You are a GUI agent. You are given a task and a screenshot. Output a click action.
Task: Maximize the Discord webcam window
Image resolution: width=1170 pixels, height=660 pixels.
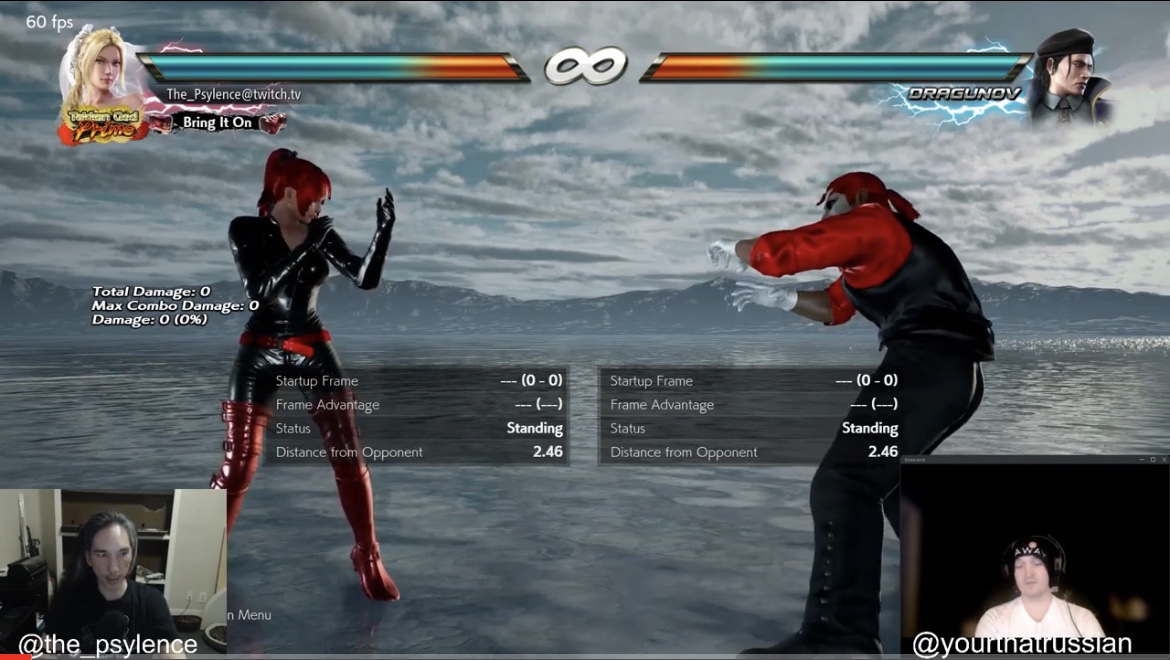pos(1151,459)
